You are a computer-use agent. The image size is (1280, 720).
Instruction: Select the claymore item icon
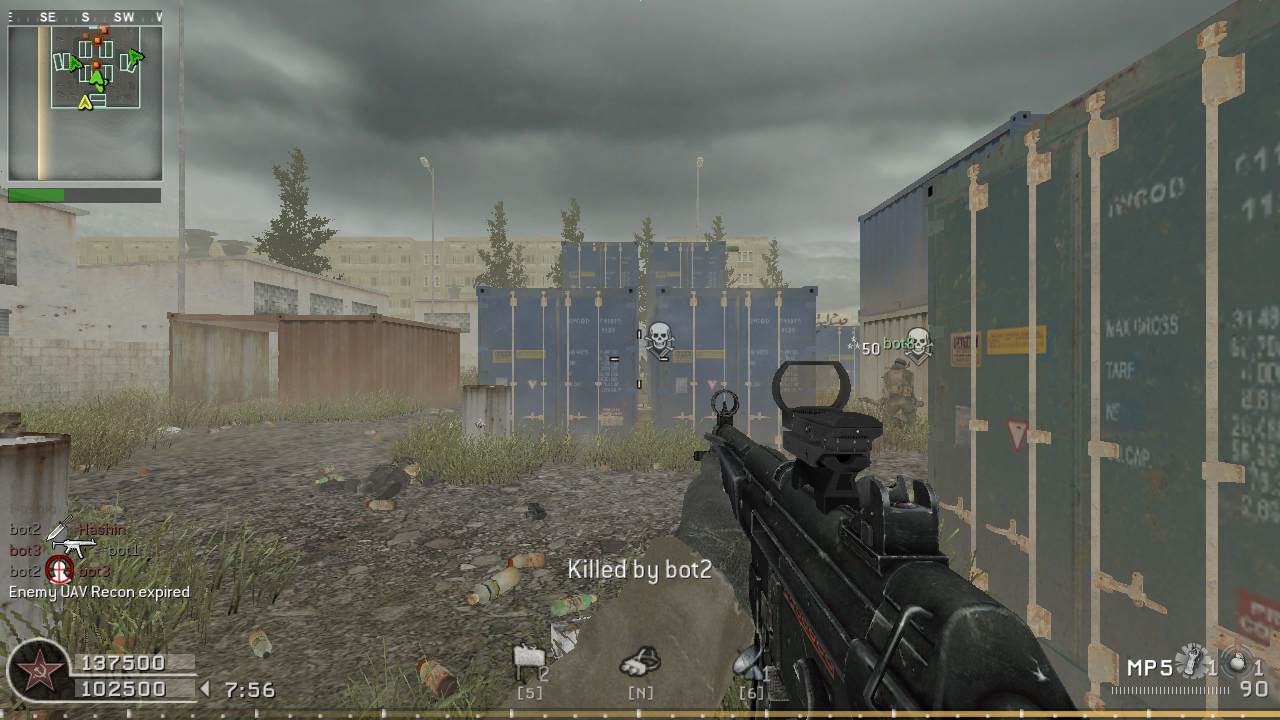point(528,661)
